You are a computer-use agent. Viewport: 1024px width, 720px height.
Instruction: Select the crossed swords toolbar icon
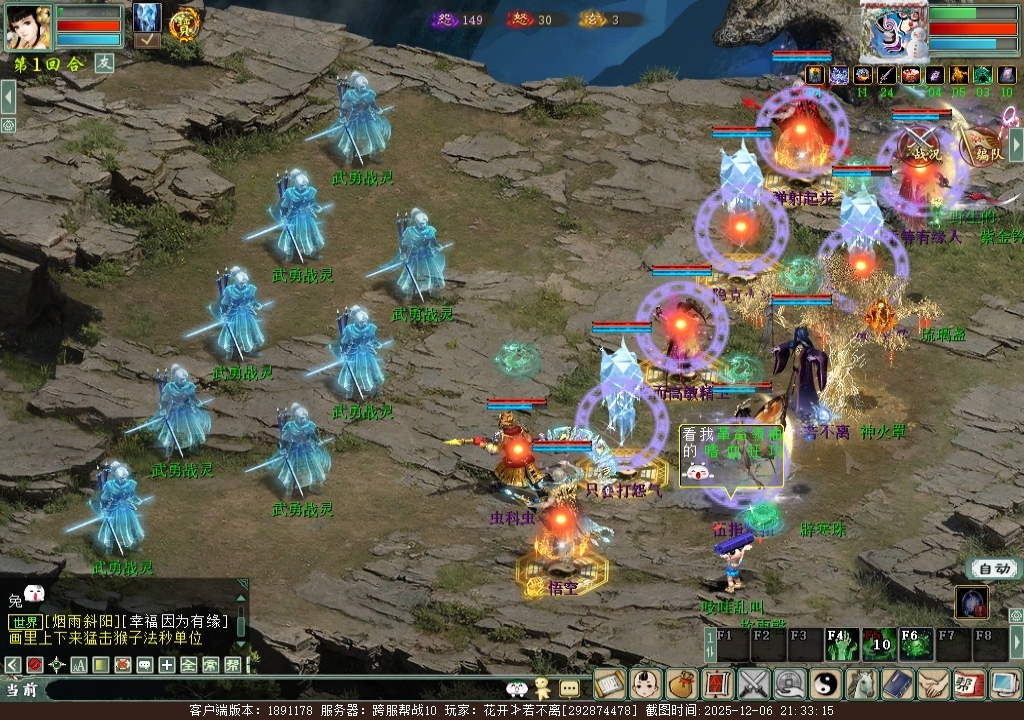click(753, 684)
